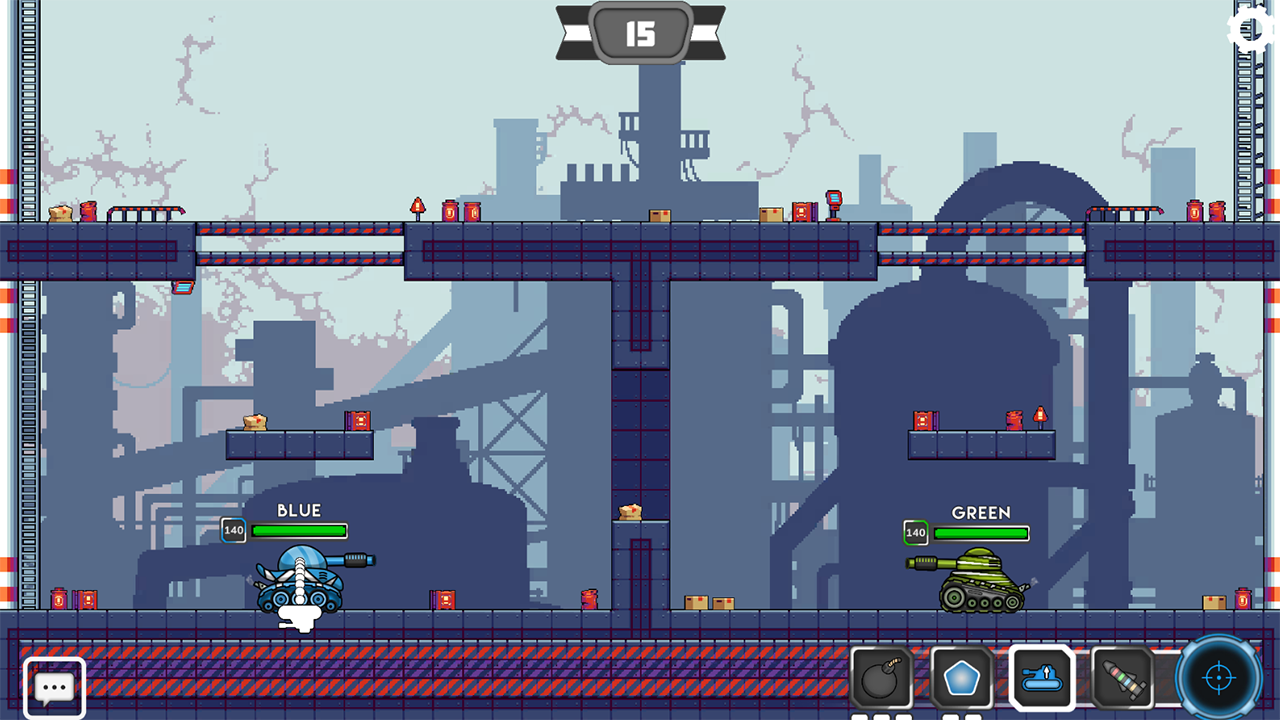Click BLUE's green health bar

tap(300, 530)
